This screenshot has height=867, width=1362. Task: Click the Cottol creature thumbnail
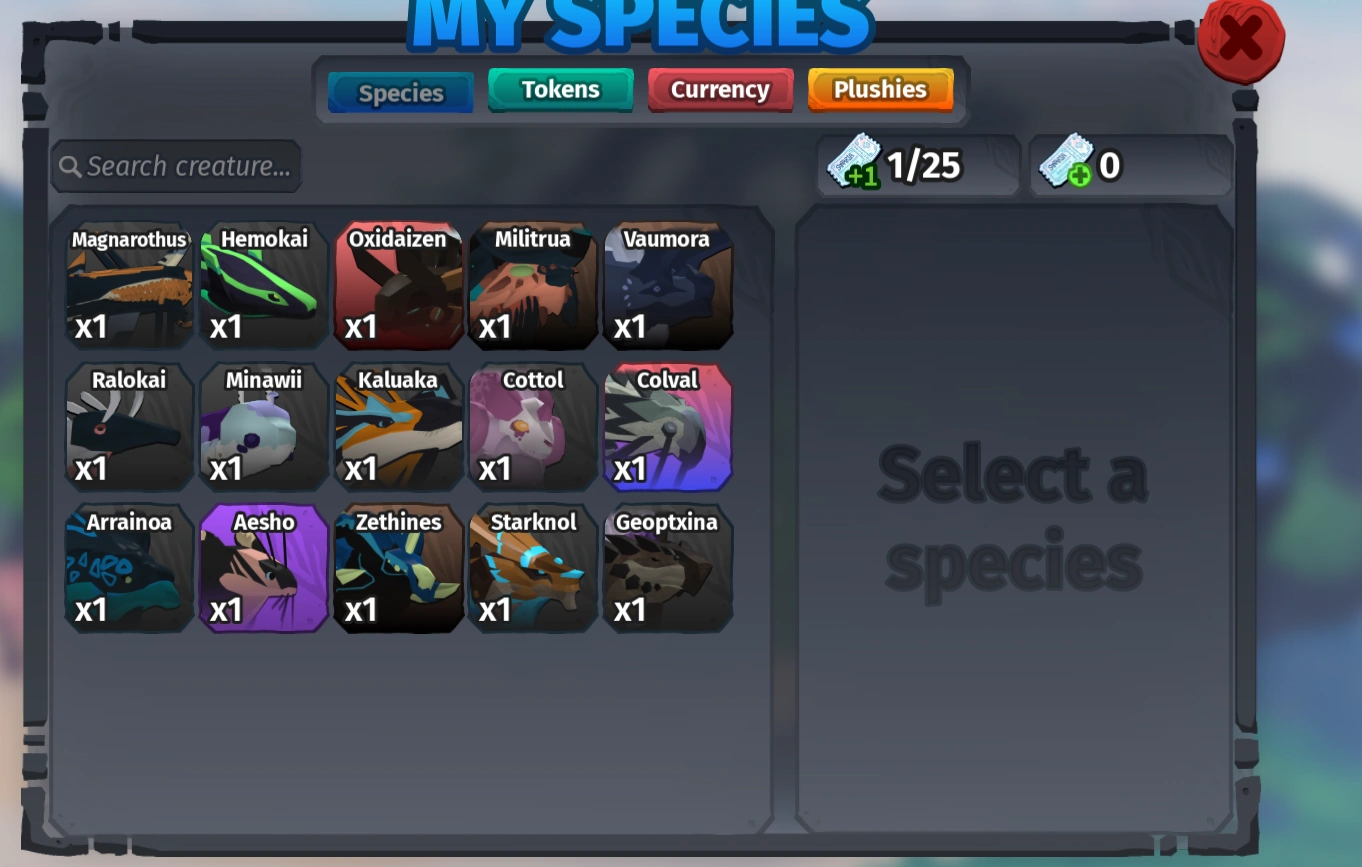(532, 427)
